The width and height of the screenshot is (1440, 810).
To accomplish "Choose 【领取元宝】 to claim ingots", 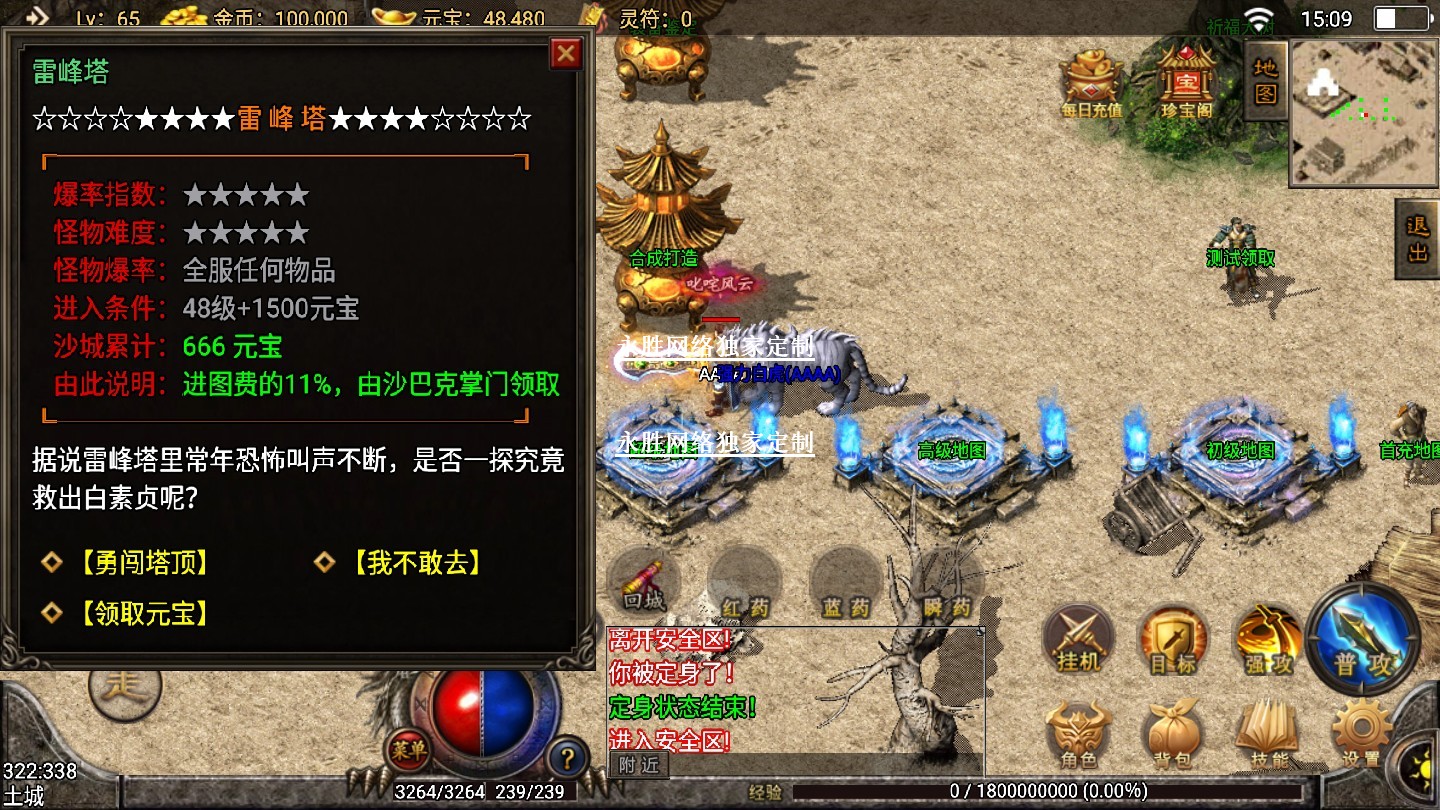I will pos(144,613).
